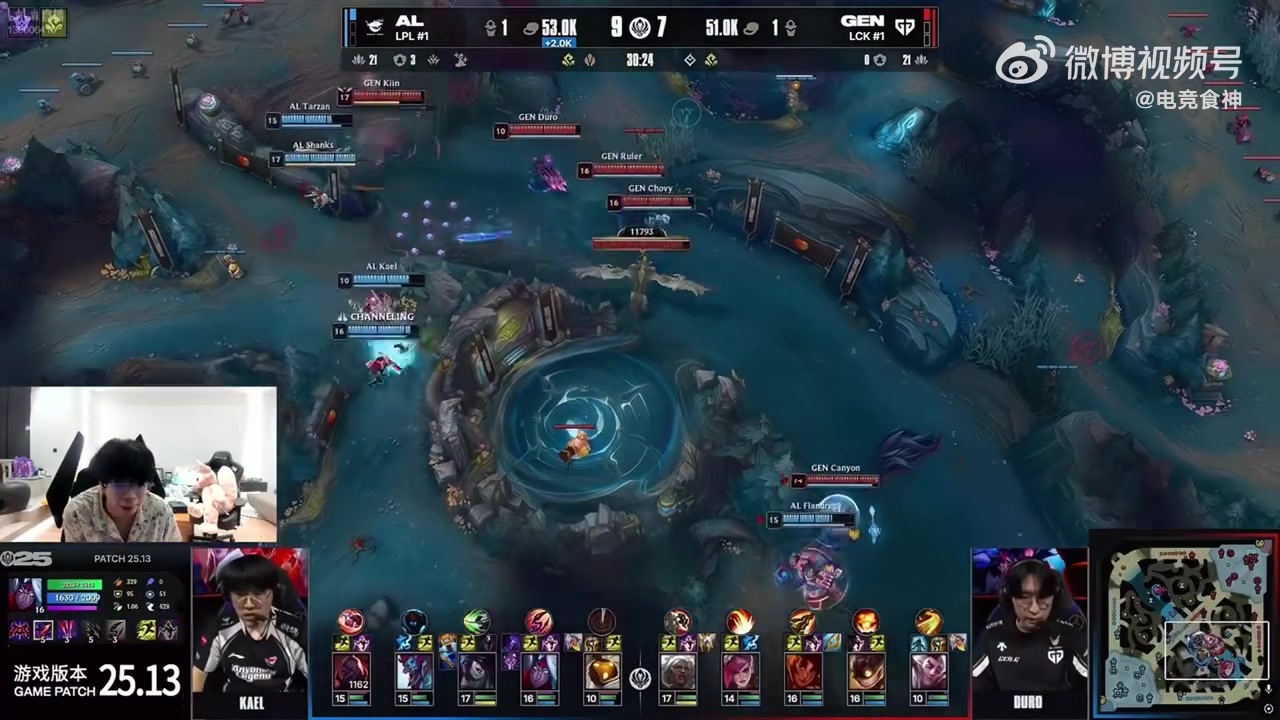Select the Kael player camera
1280x720 pixels.
pos(250,628)
